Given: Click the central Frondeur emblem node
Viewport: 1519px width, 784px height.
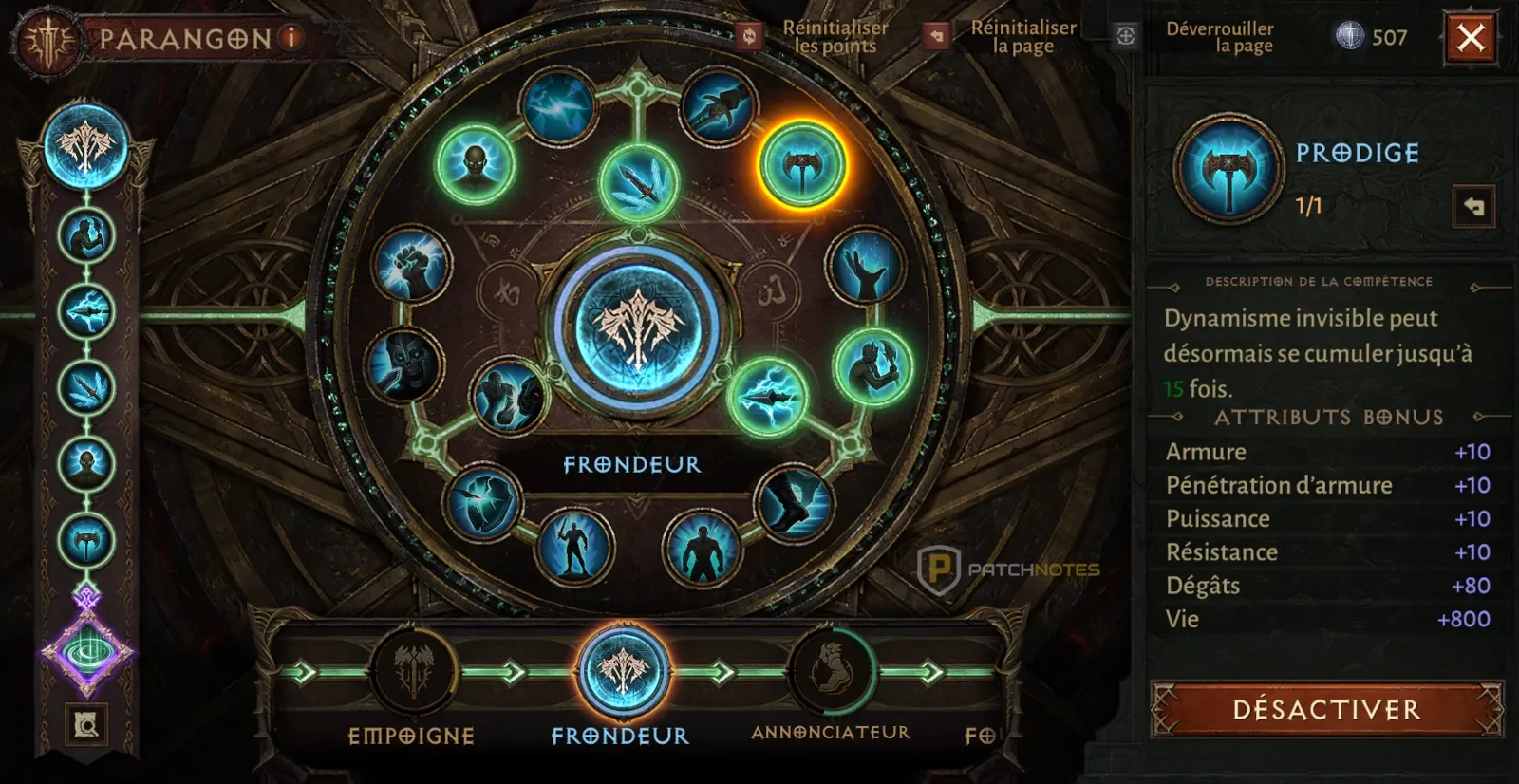Looking at the screenshot, I should point(638,327).
